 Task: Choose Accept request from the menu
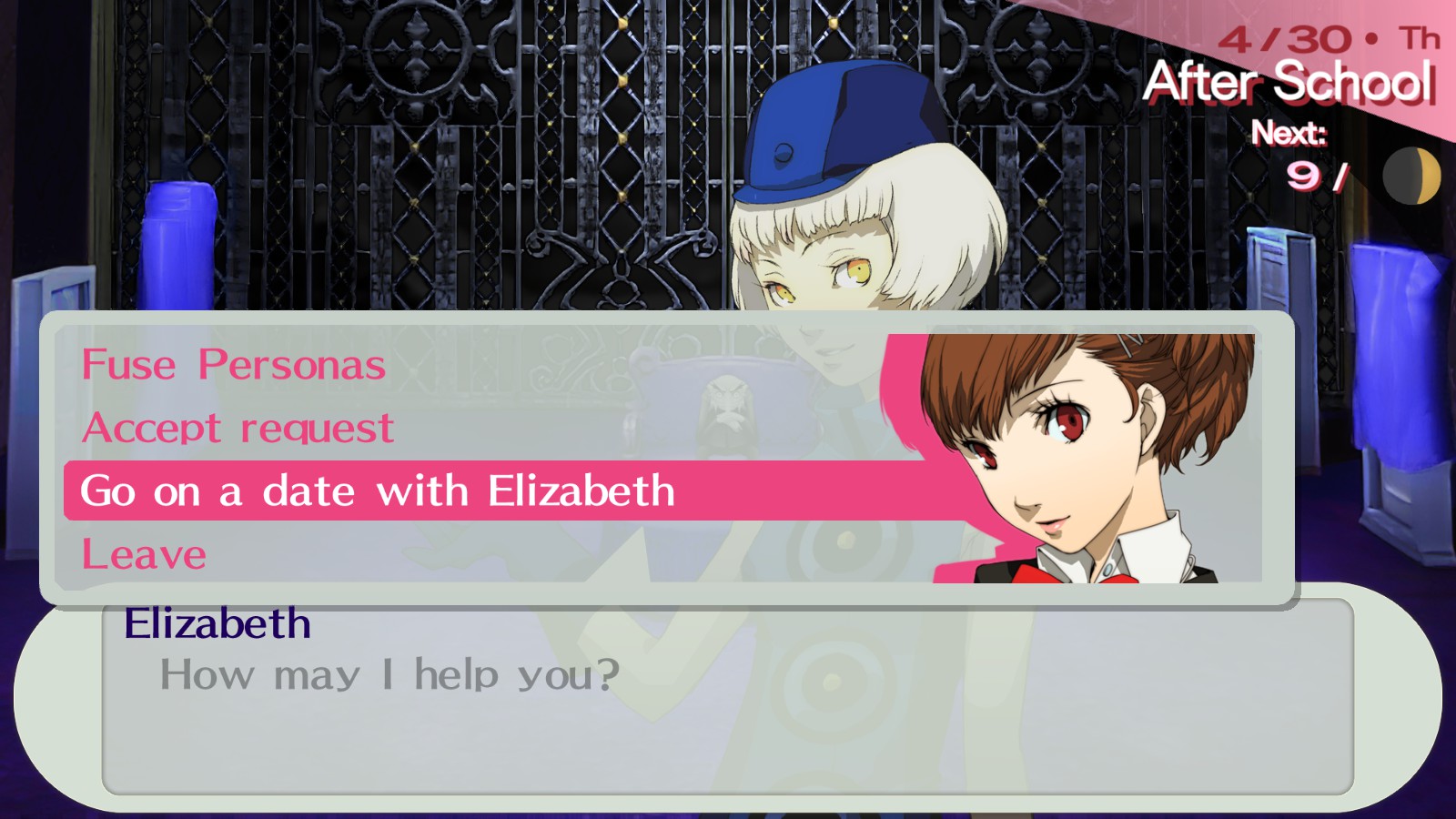pyautogui.click(x=237, y=428)
